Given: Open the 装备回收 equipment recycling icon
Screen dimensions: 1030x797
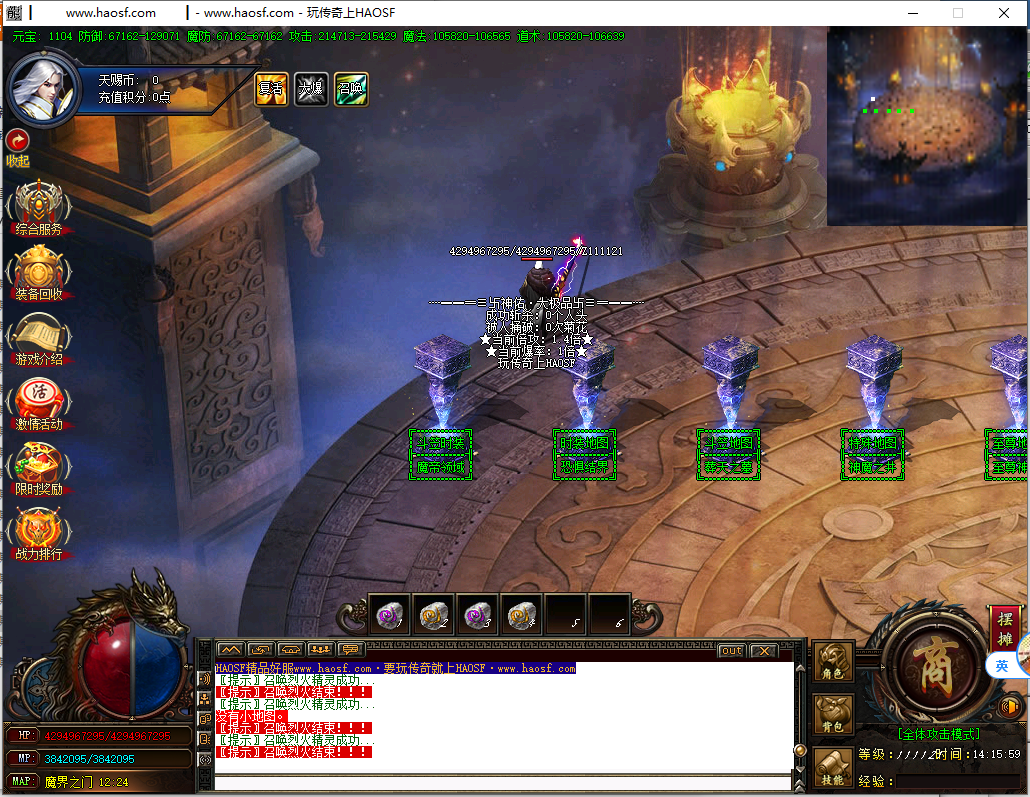Looking at the screenshot, I should (x=38, y=272).
